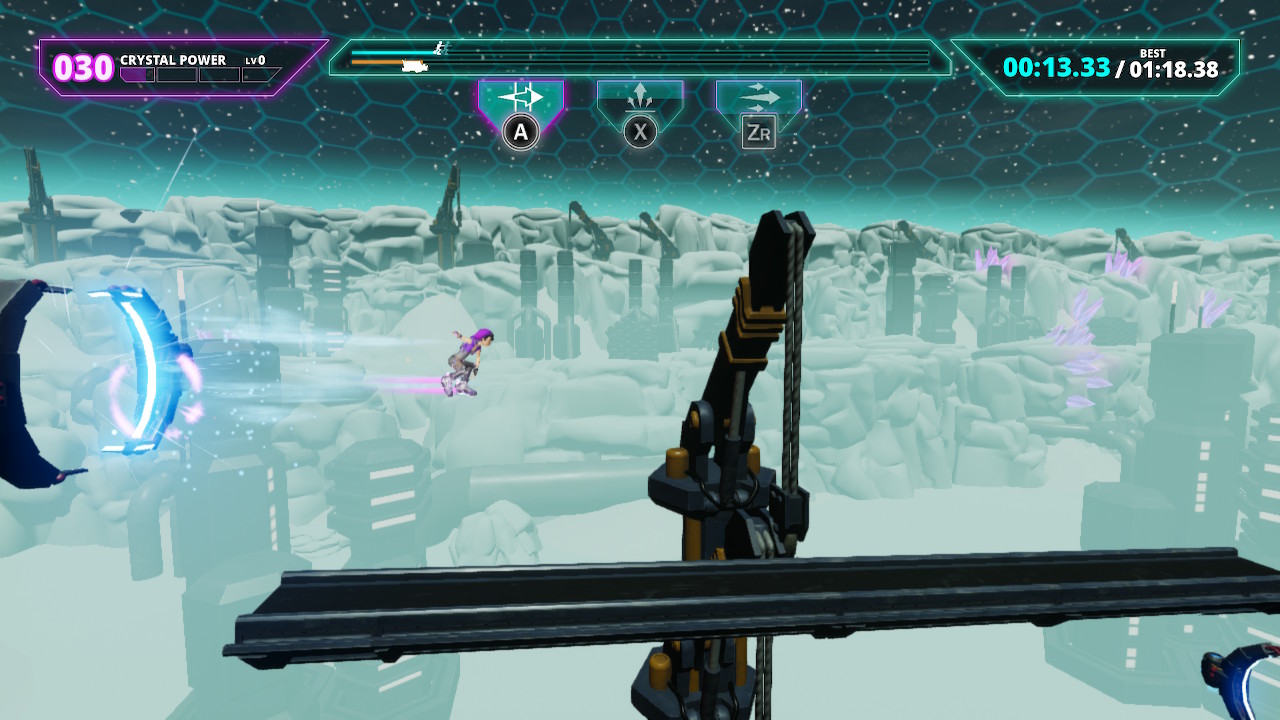Click the orange race progress bar
This screenshot has height=720, width=1280.
[x=385, y=62]
